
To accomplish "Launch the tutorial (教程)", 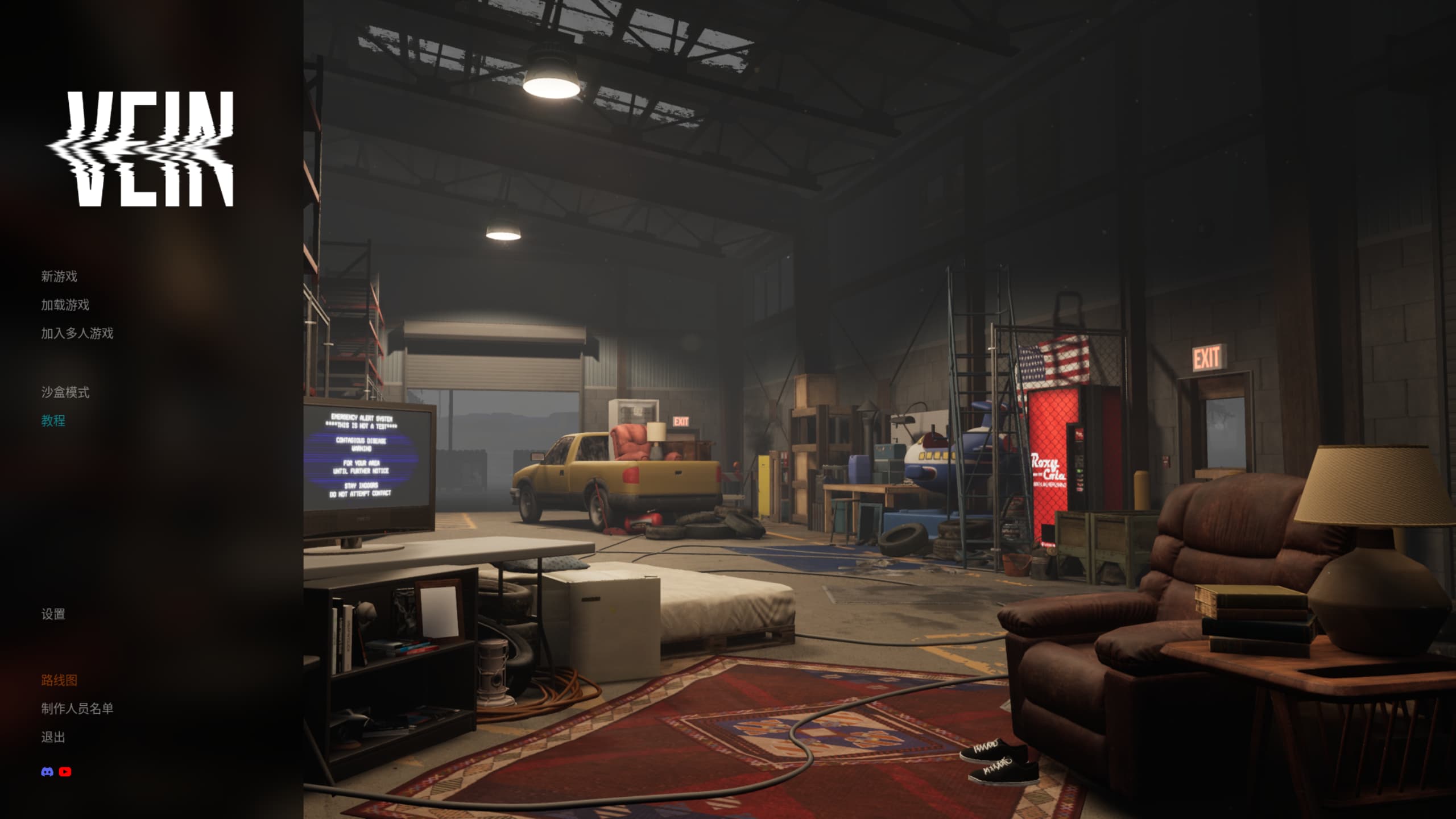I will 53,421.
